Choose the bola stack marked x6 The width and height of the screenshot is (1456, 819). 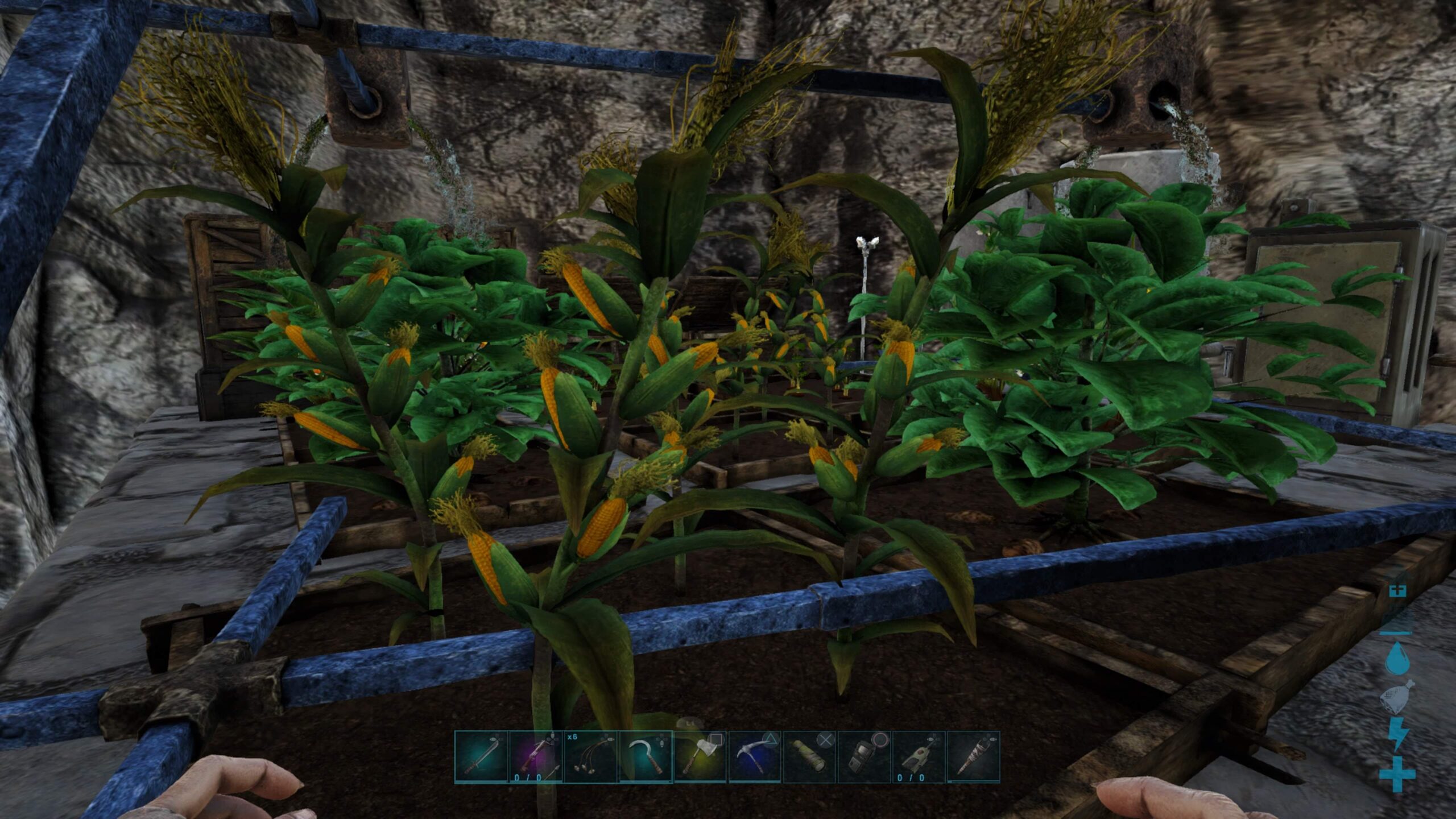tap(590, 757)
